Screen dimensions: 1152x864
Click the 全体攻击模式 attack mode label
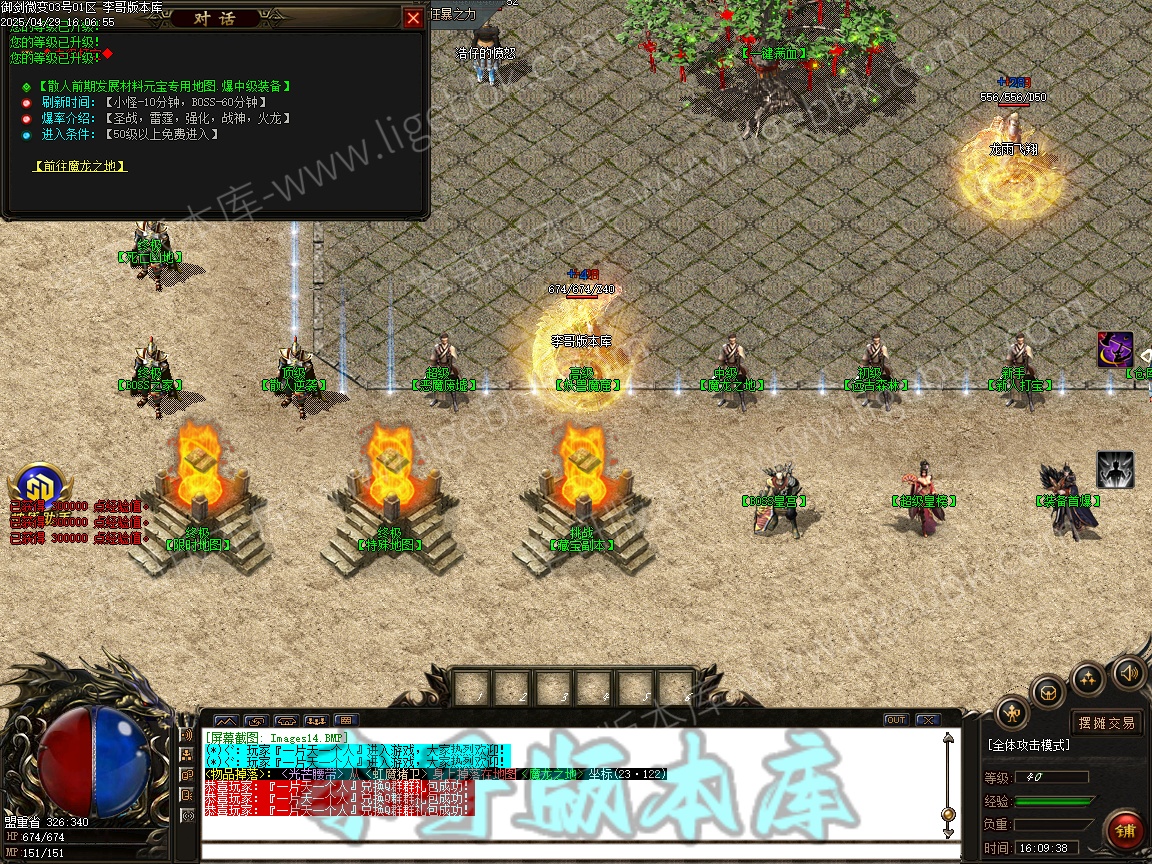tap(1029, 746)
